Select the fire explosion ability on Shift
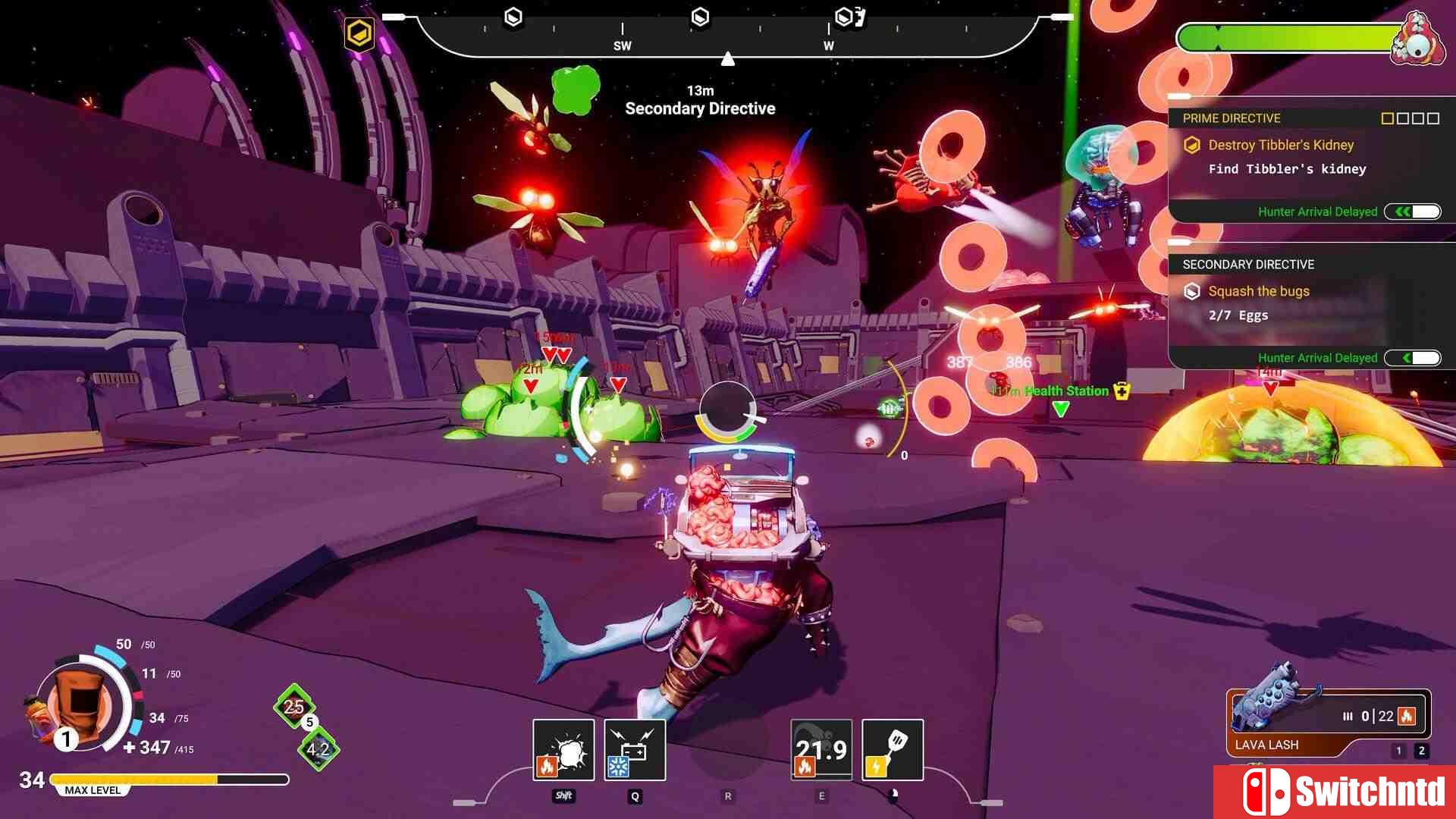 564,750
